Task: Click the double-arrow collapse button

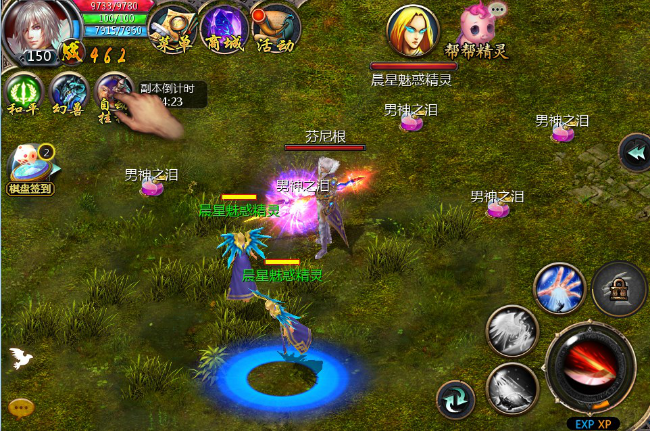Action: tap(633, 152)
